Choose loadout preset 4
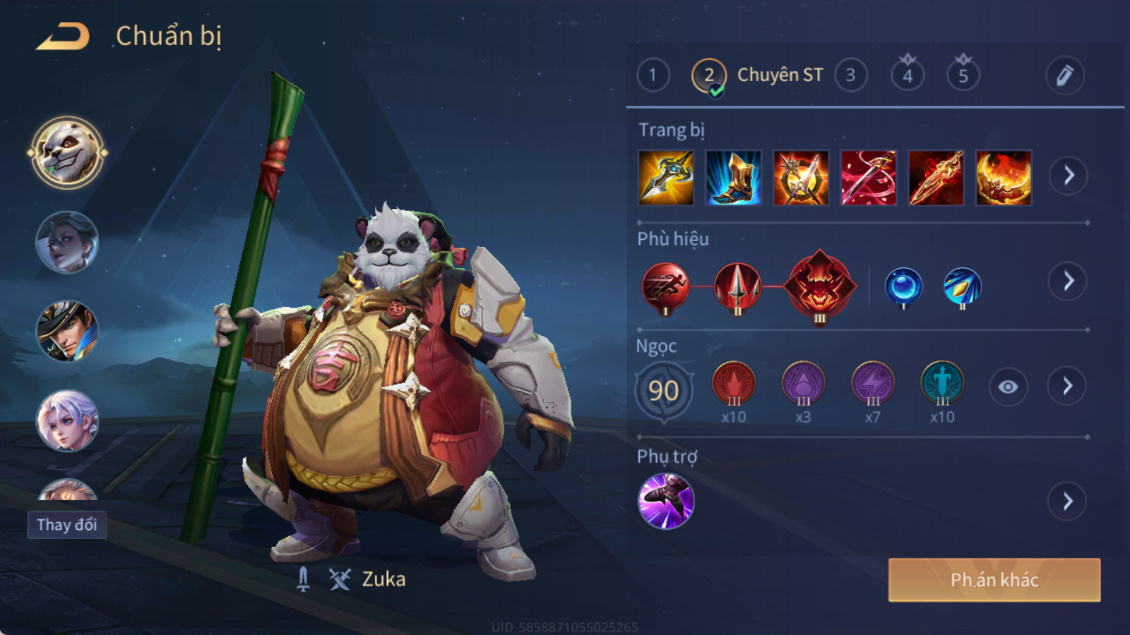The height and width of the screenshot is (635, 1130). tap(908, 76)
